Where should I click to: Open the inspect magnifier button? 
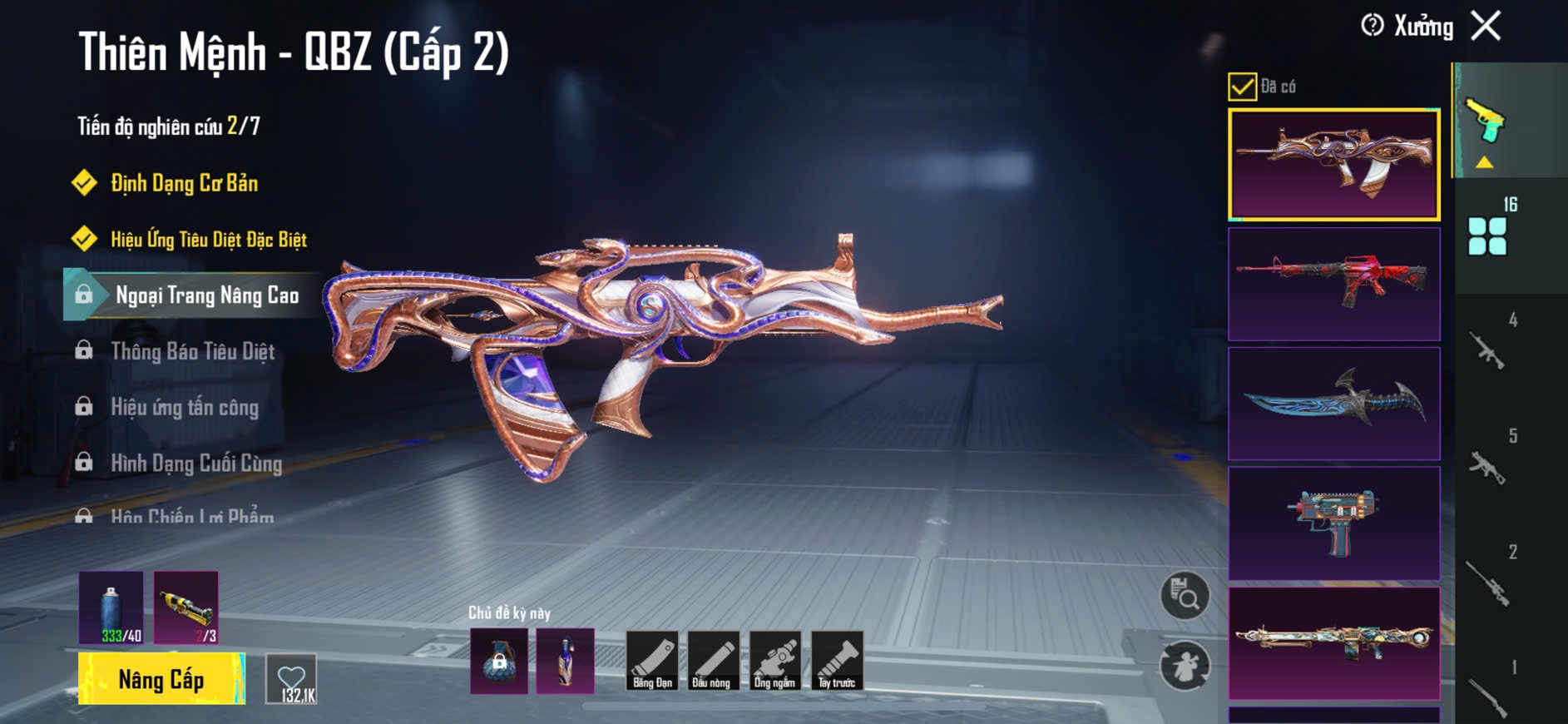(x=1185, y=595)
